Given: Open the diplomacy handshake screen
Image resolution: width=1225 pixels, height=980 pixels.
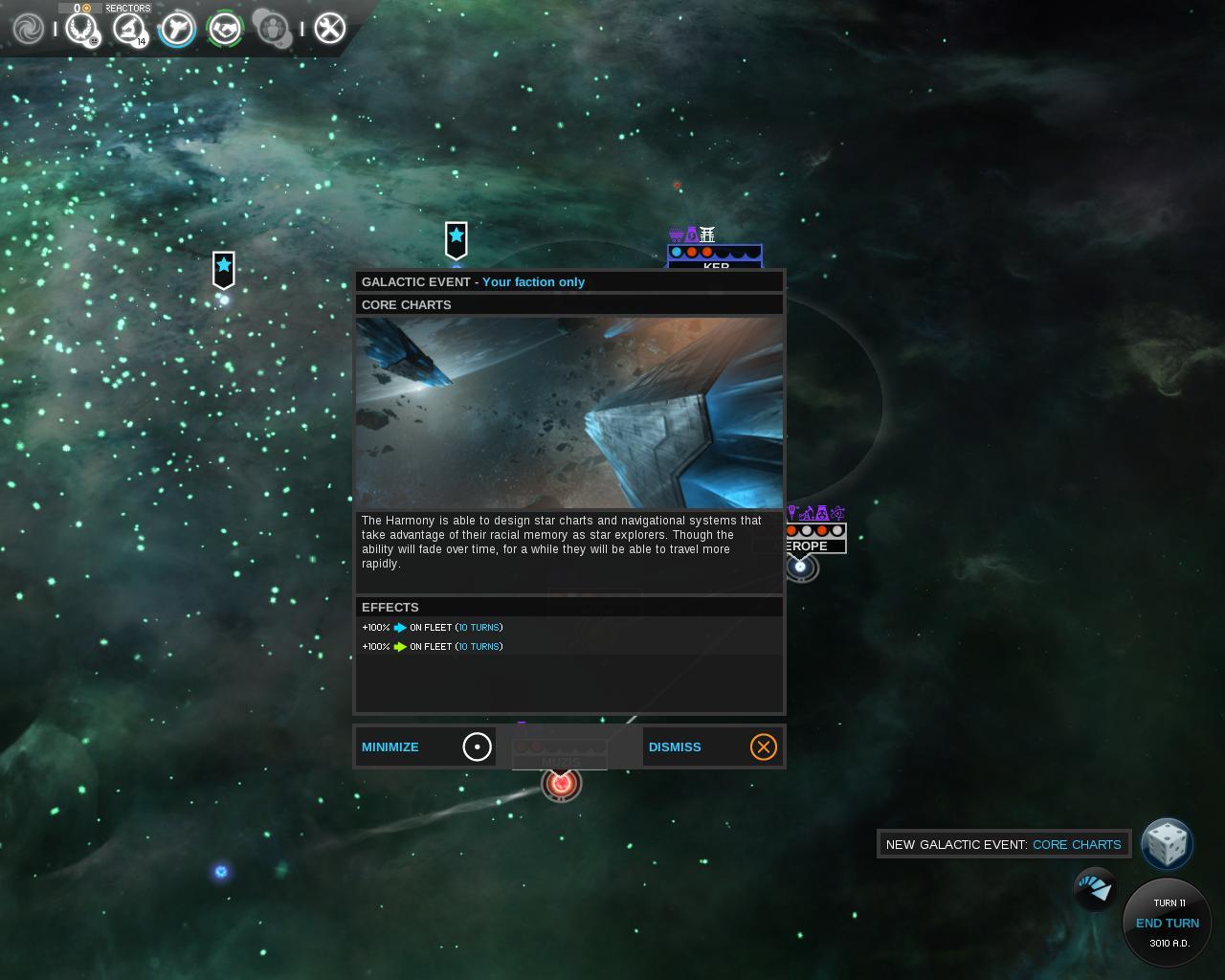Looking at the screenshot, I should coord(225,29).
